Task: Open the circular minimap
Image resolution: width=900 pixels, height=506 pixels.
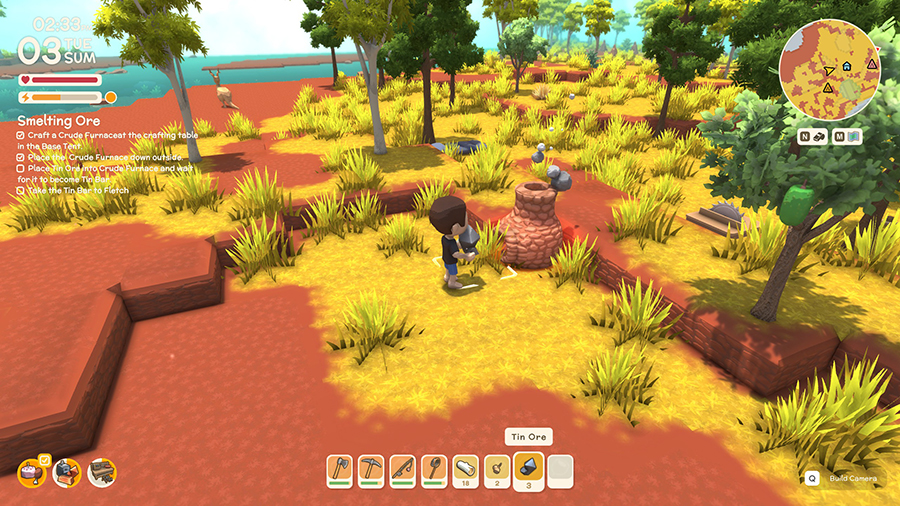Action: coord(830,69)
